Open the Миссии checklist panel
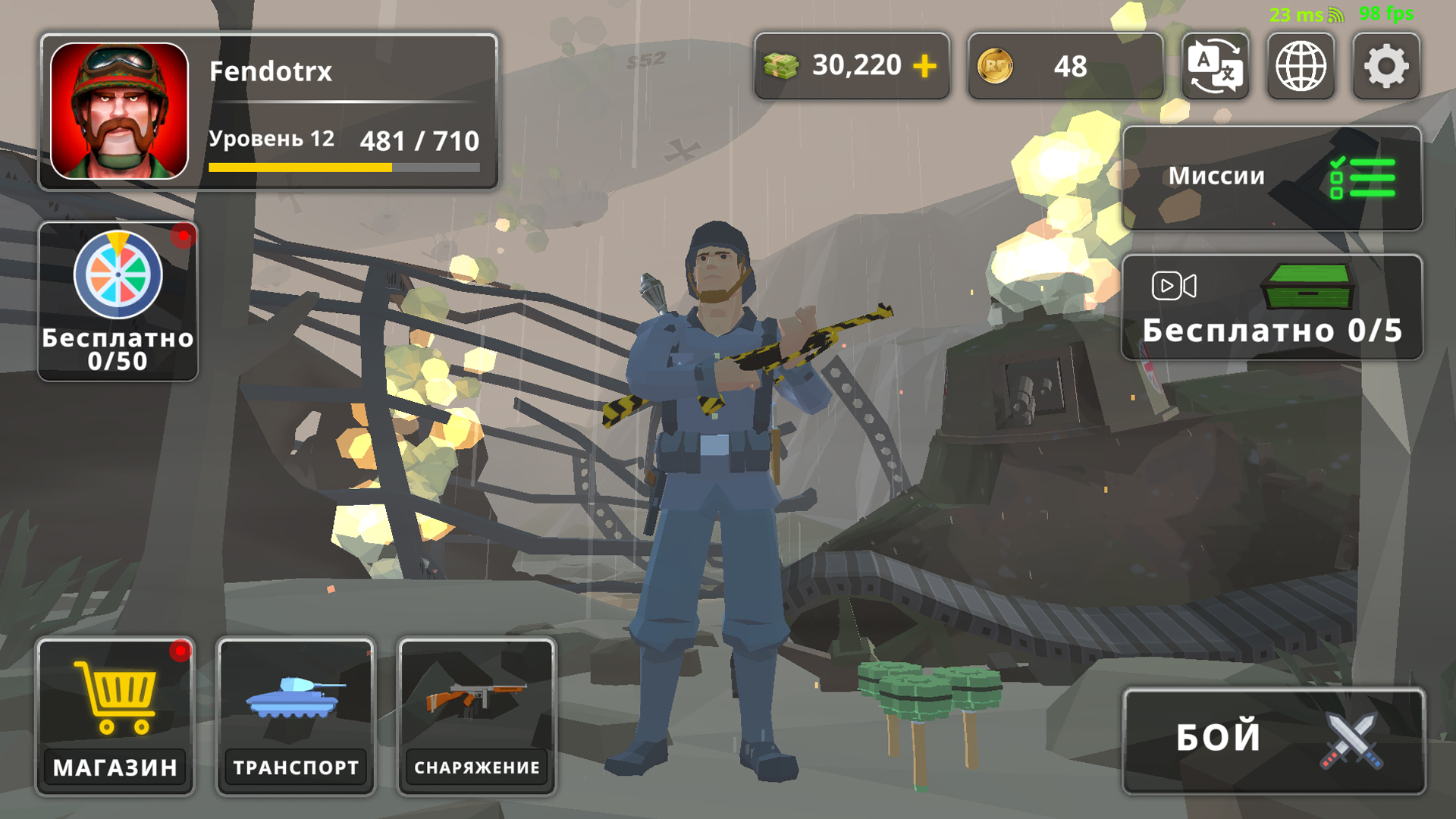The height and width of the screenshot is (819, 1456). click(x=1272, y=178)
